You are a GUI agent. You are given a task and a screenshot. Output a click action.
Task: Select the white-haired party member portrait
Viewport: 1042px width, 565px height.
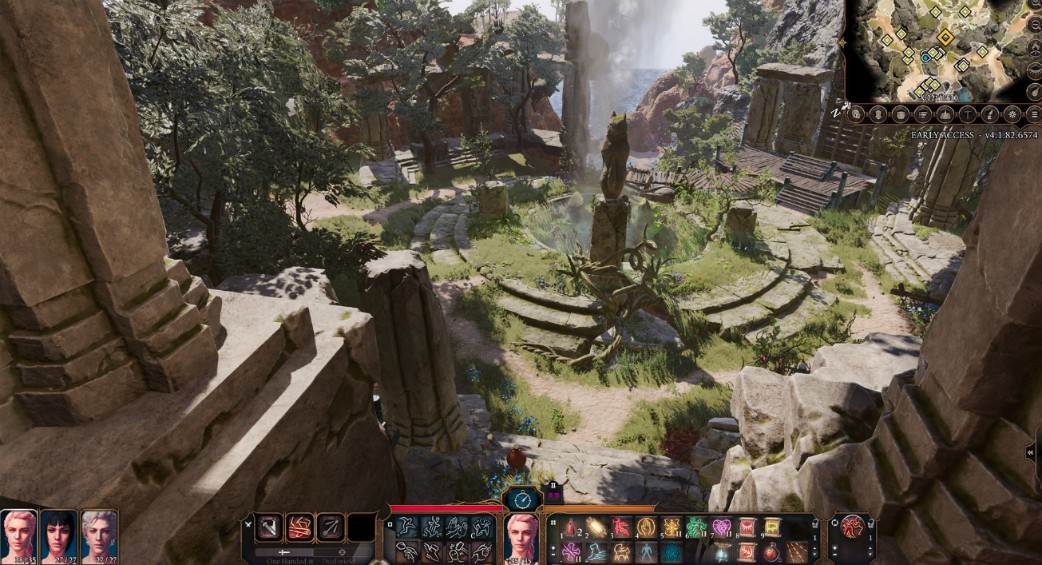(99, 534)
